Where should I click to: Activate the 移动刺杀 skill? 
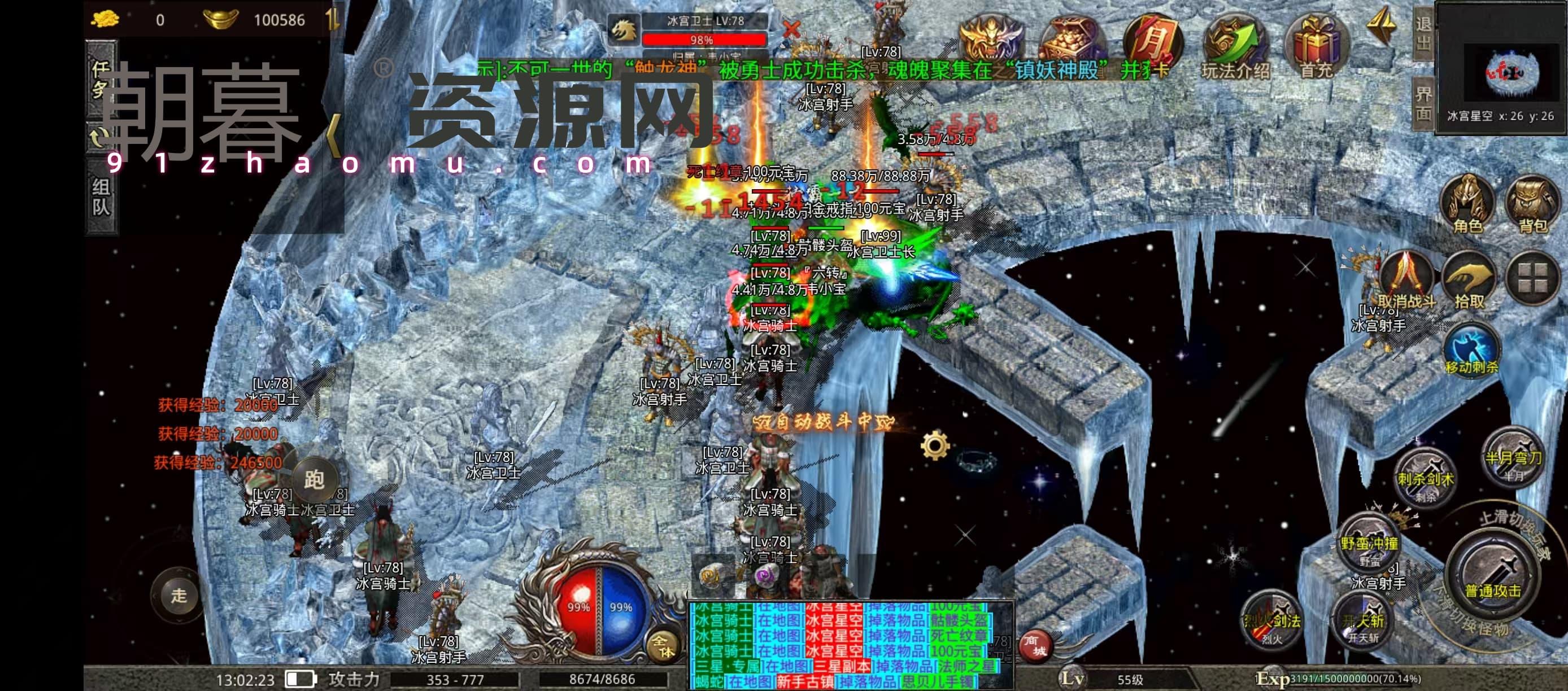click(1471, 351)
